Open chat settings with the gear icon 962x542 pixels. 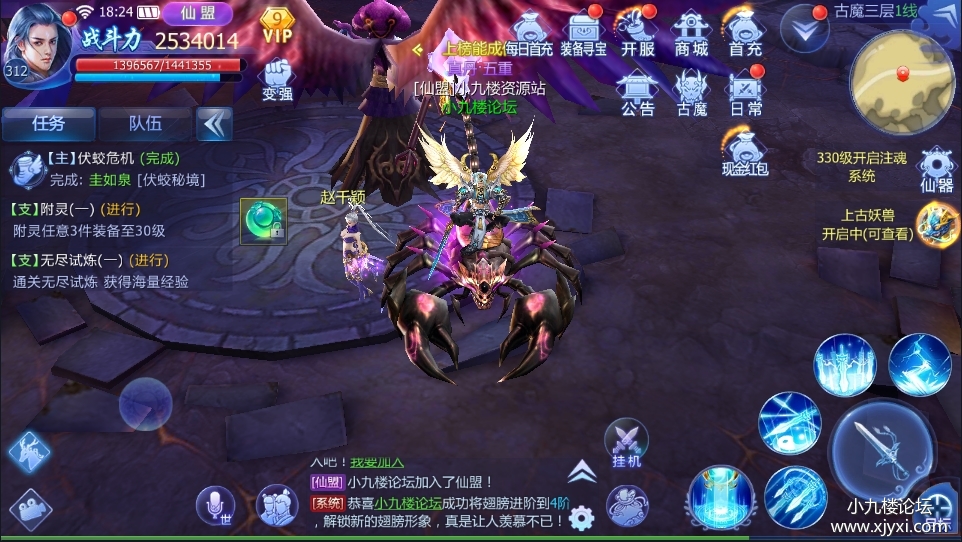tap(581, 517)
